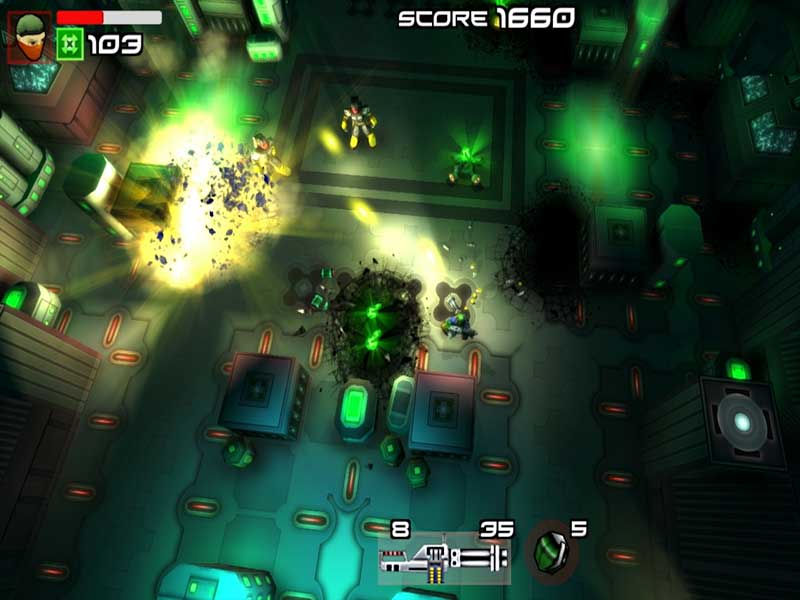Screen dimensions: 800x600
Task: Click the player character portrait
Action: tap(28, 36)
